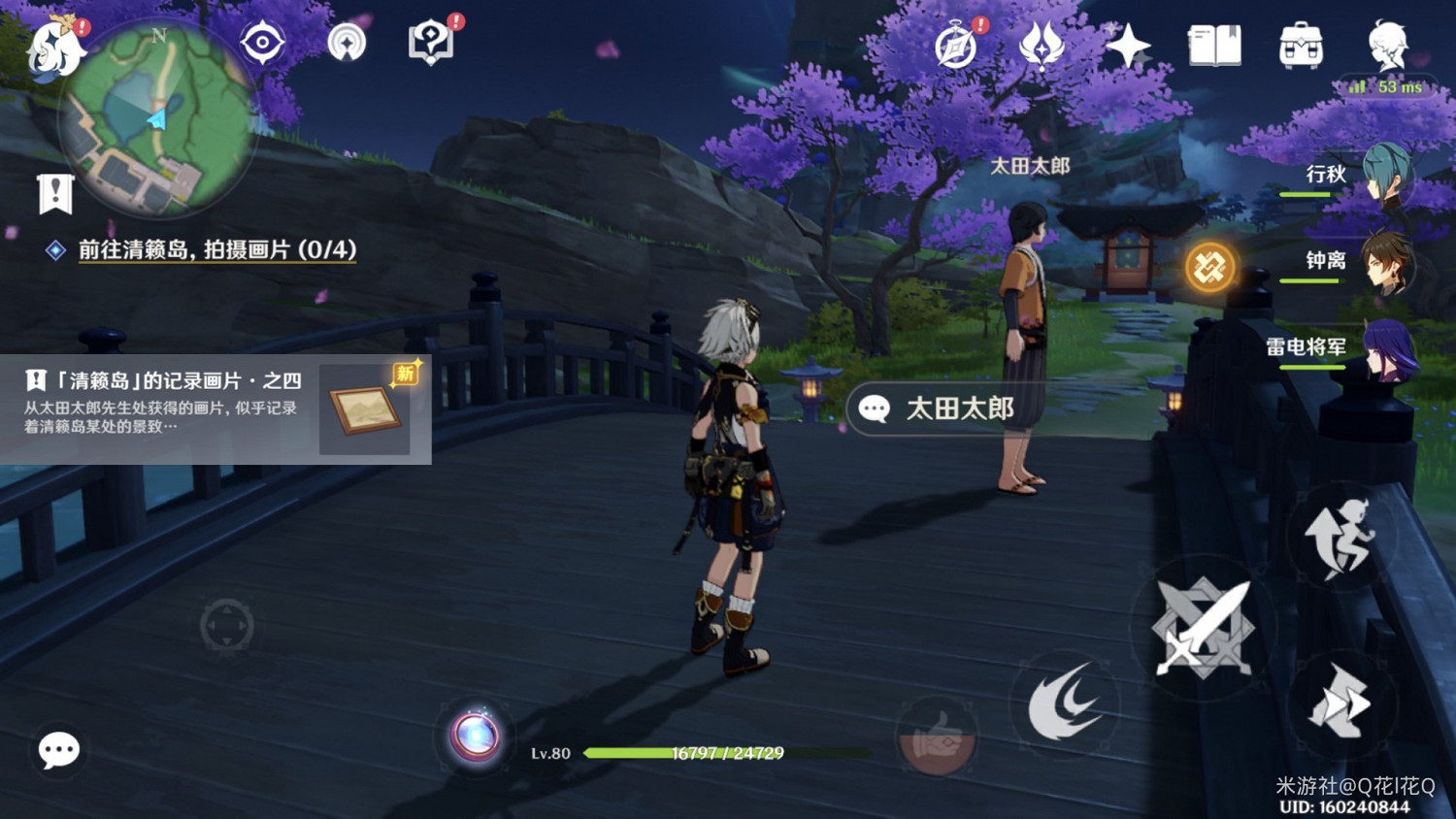
Task: Tap the quest banner flag icon below minimap
Action: [x=55, y=192]
